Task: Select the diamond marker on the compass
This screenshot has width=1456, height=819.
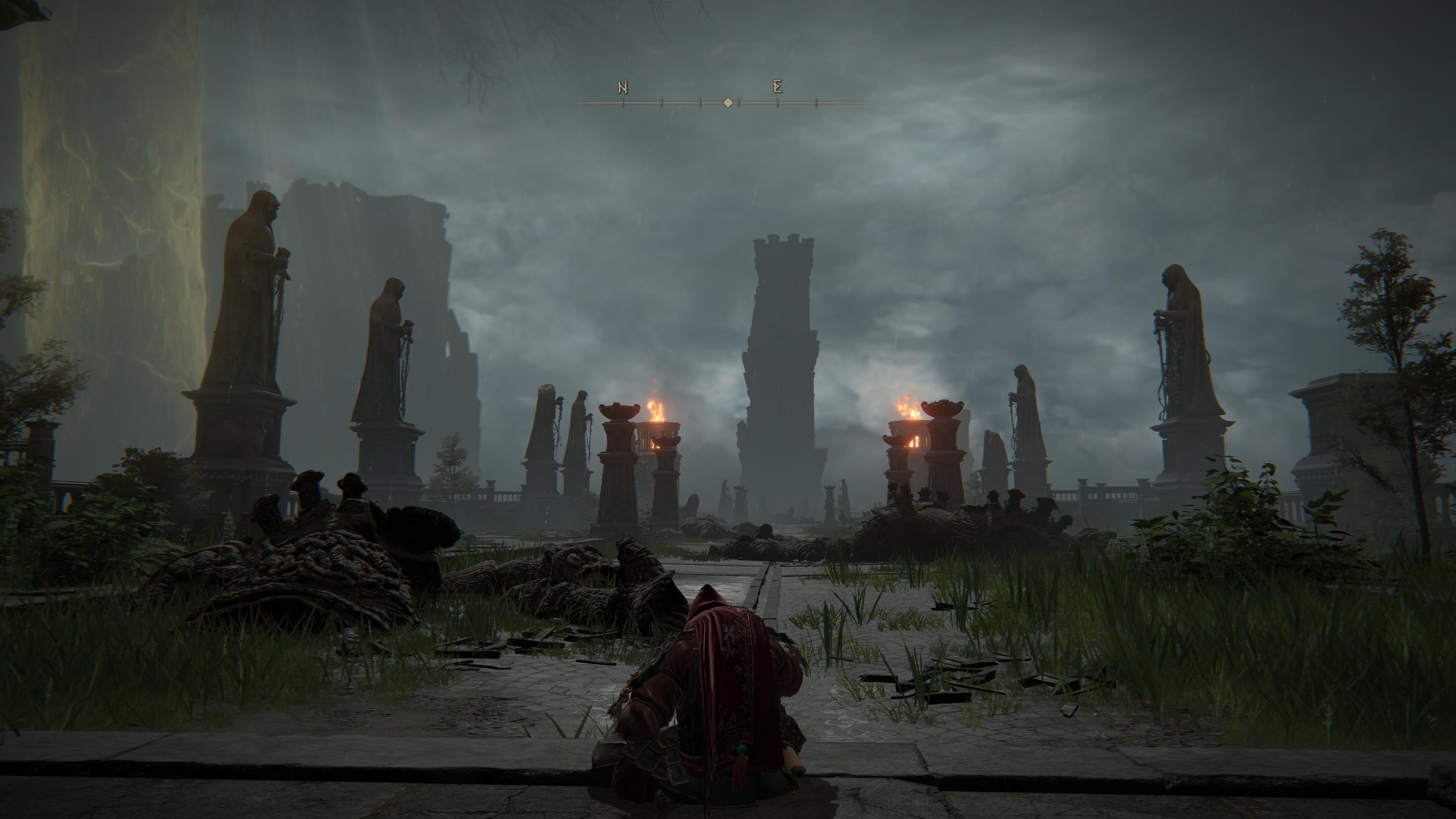Action: click(x=728, y=103)
